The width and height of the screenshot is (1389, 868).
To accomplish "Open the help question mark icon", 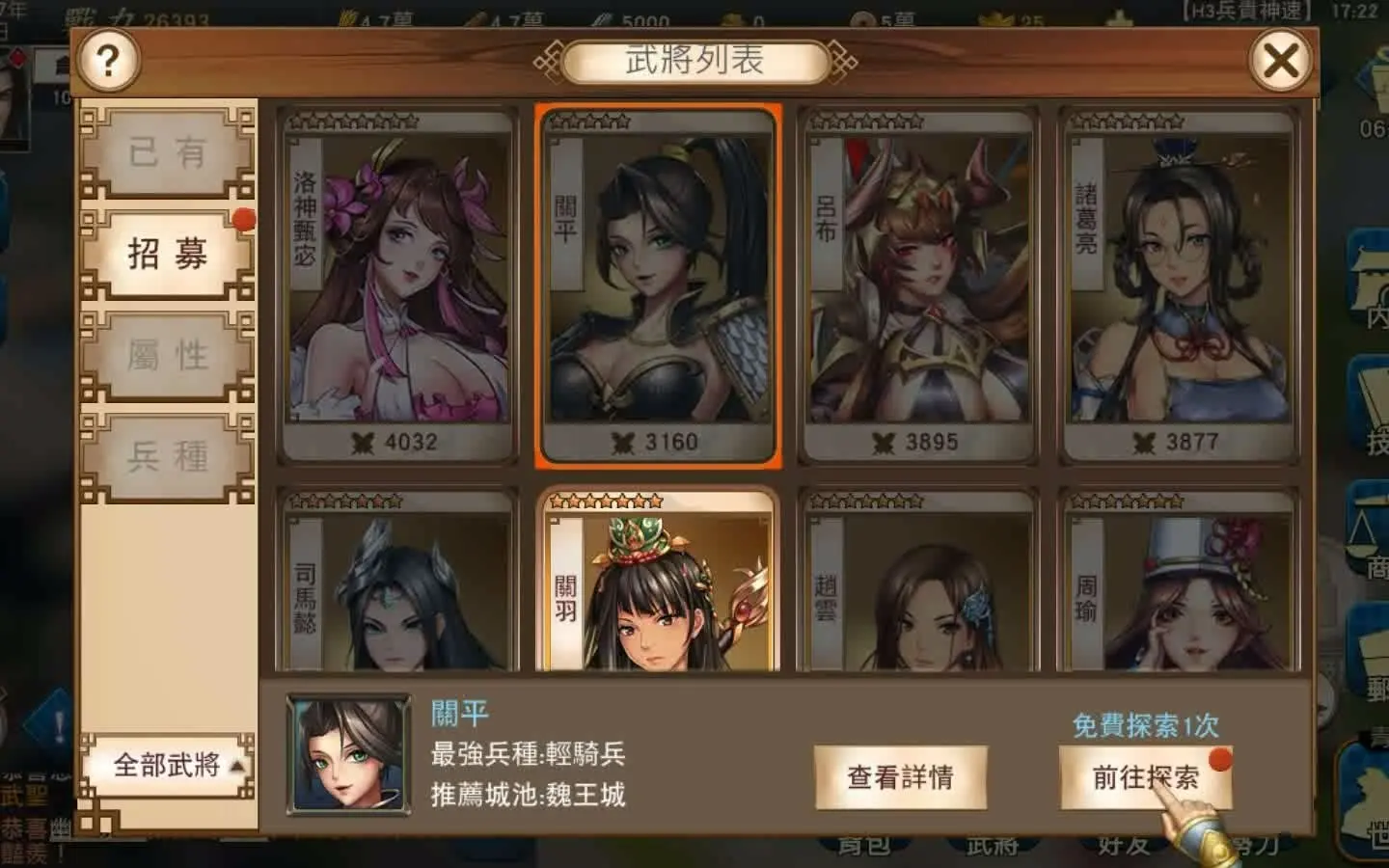I will tap(109, 60).
